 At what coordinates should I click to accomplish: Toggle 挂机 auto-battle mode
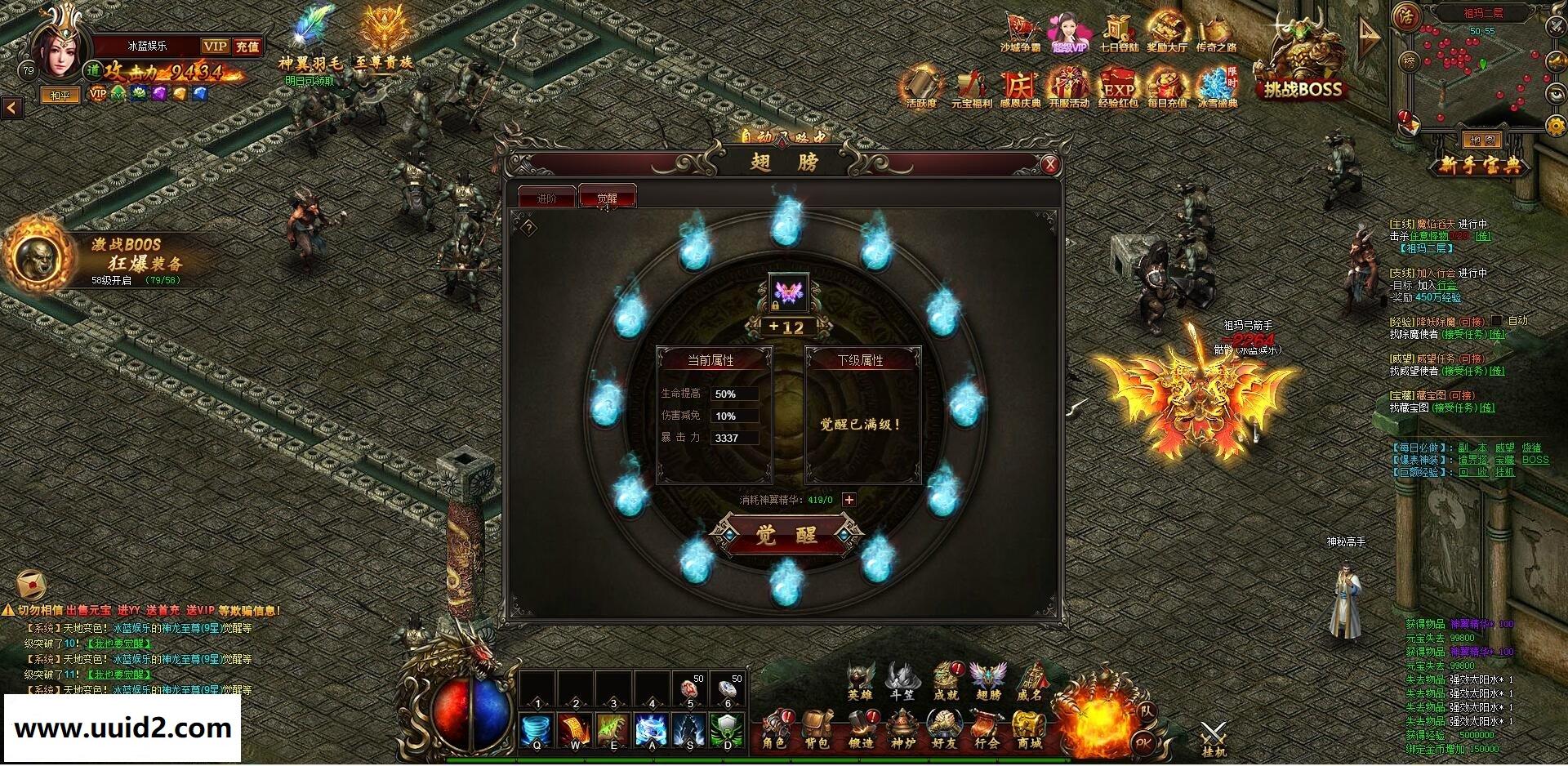tap(1214, 738)
